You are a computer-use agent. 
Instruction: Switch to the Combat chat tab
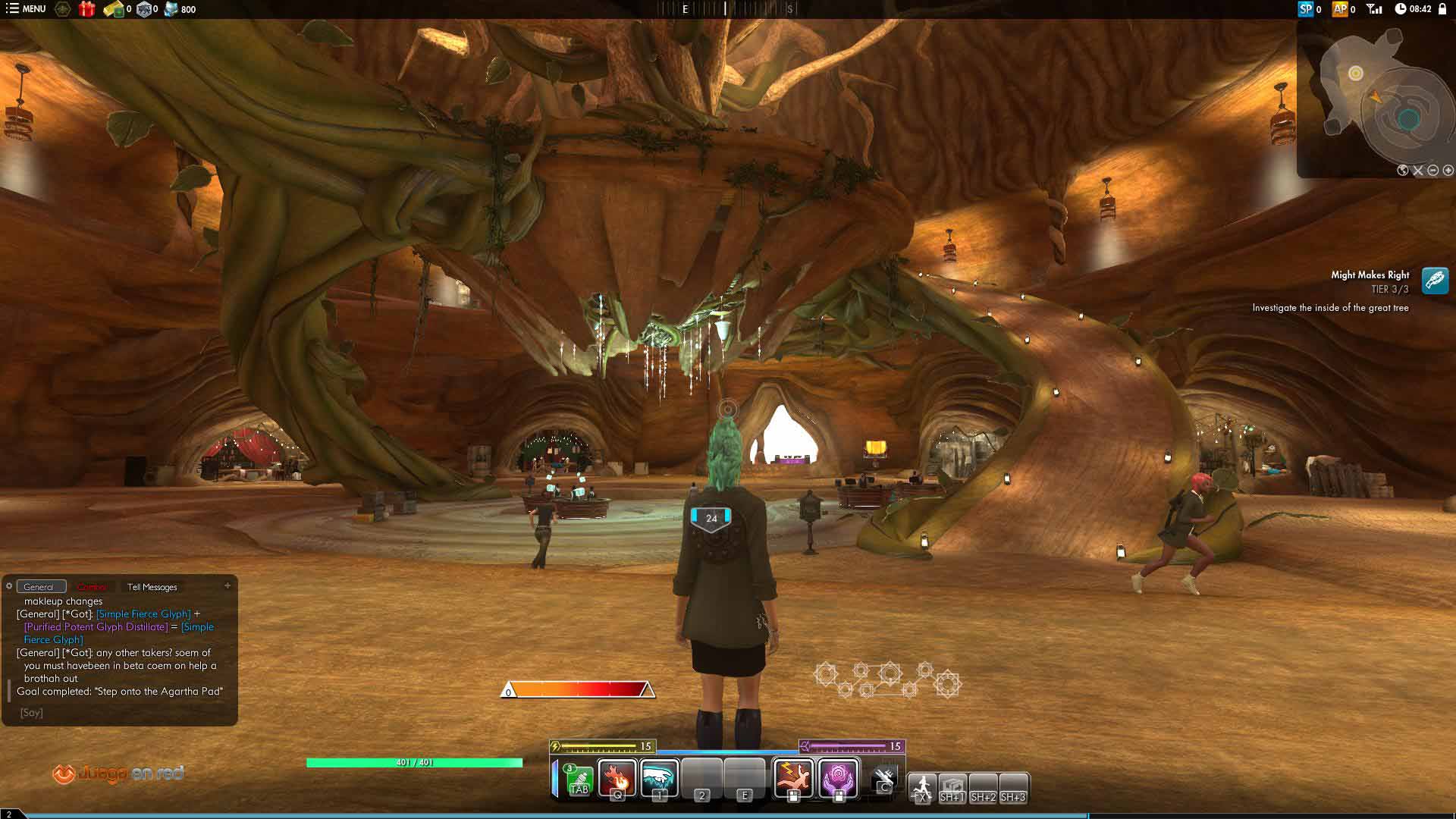point(92,587)
